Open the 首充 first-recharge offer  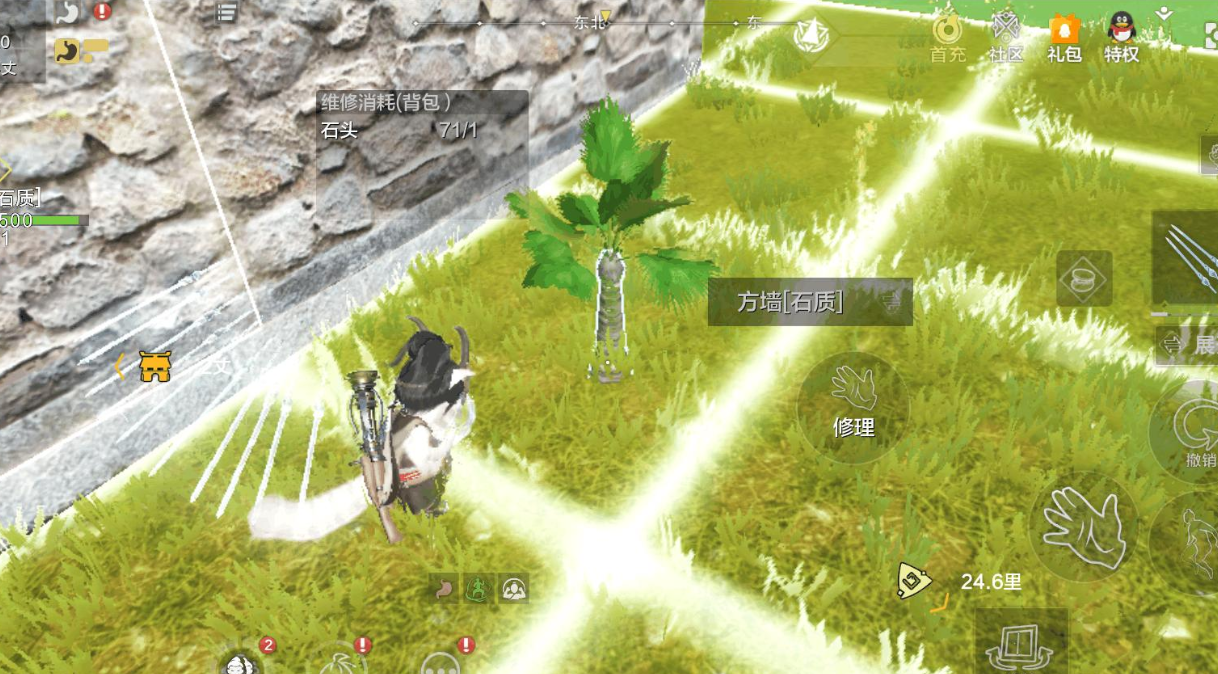point(947,38)
